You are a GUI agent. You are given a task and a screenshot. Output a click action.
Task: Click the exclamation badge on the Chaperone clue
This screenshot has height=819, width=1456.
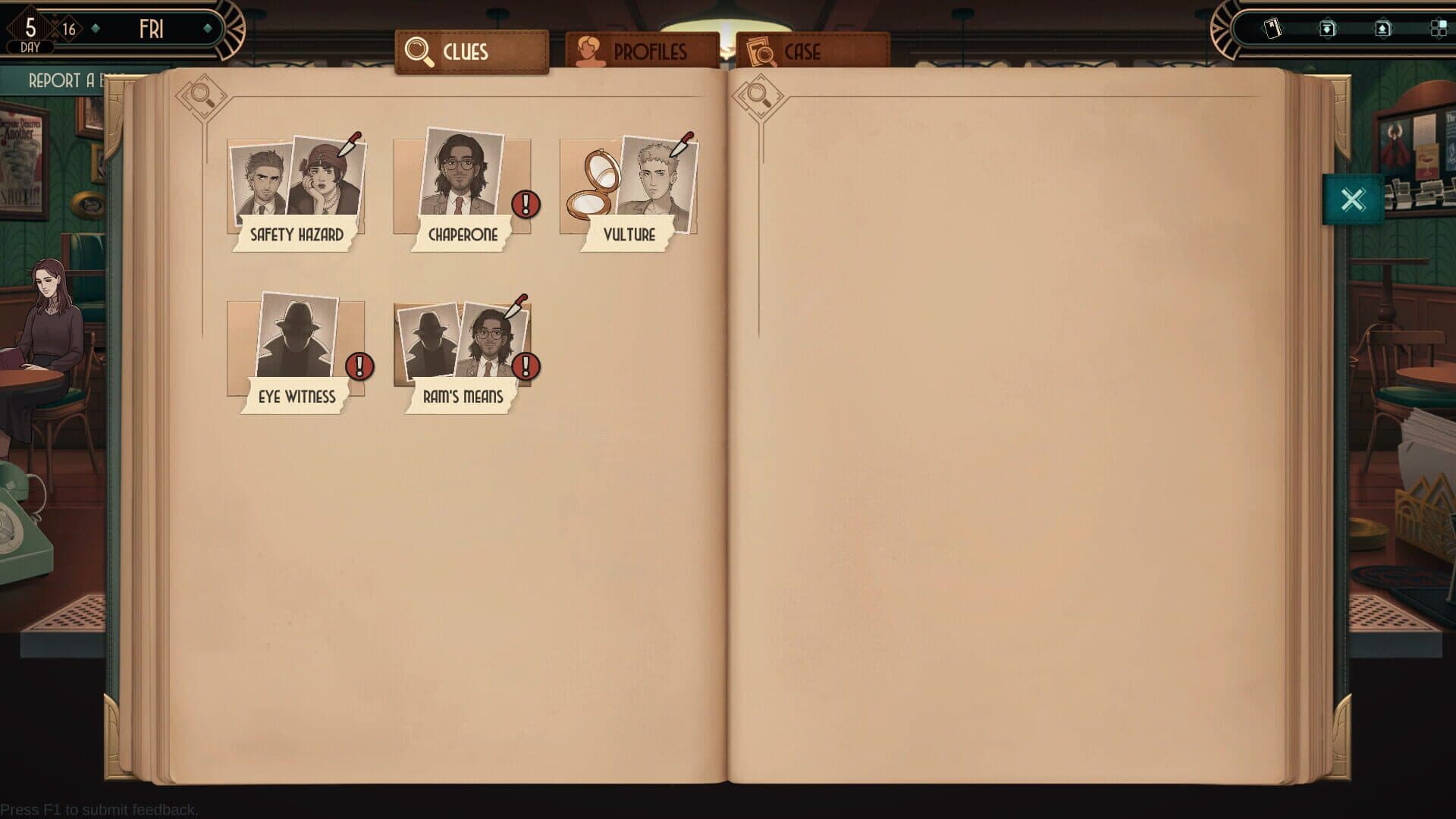(525, 203)
